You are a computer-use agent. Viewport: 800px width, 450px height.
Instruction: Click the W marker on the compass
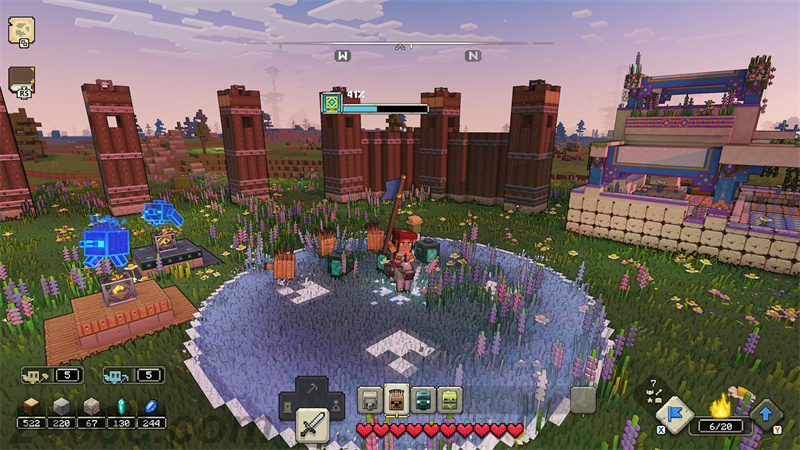click(x=343, y=56)
